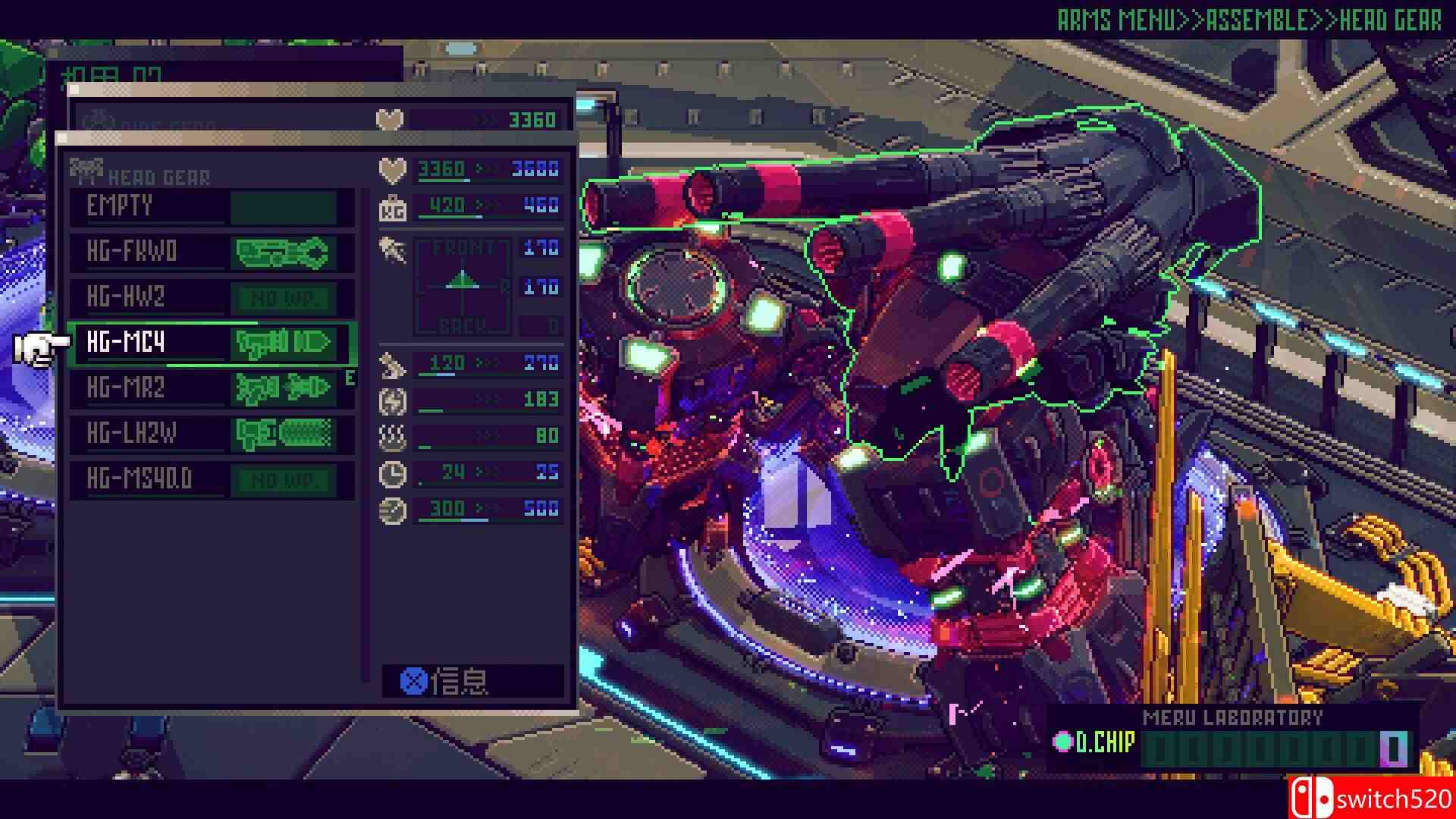Select HG-HW2 from the list
Screen dimensions: 1456x819
(x=211, y=298)
